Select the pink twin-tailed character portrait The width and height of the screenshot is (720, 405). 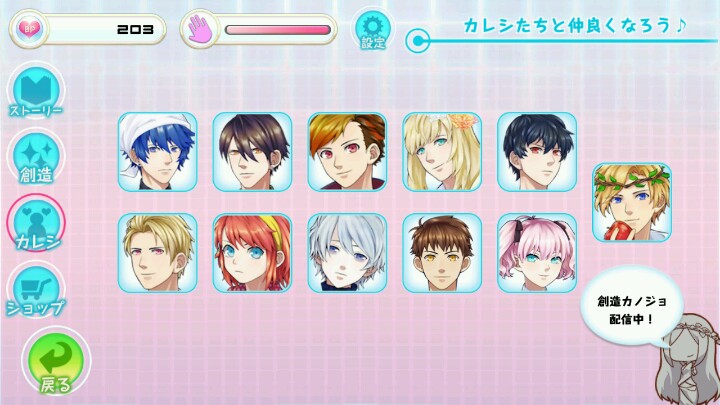pos(537,253)
